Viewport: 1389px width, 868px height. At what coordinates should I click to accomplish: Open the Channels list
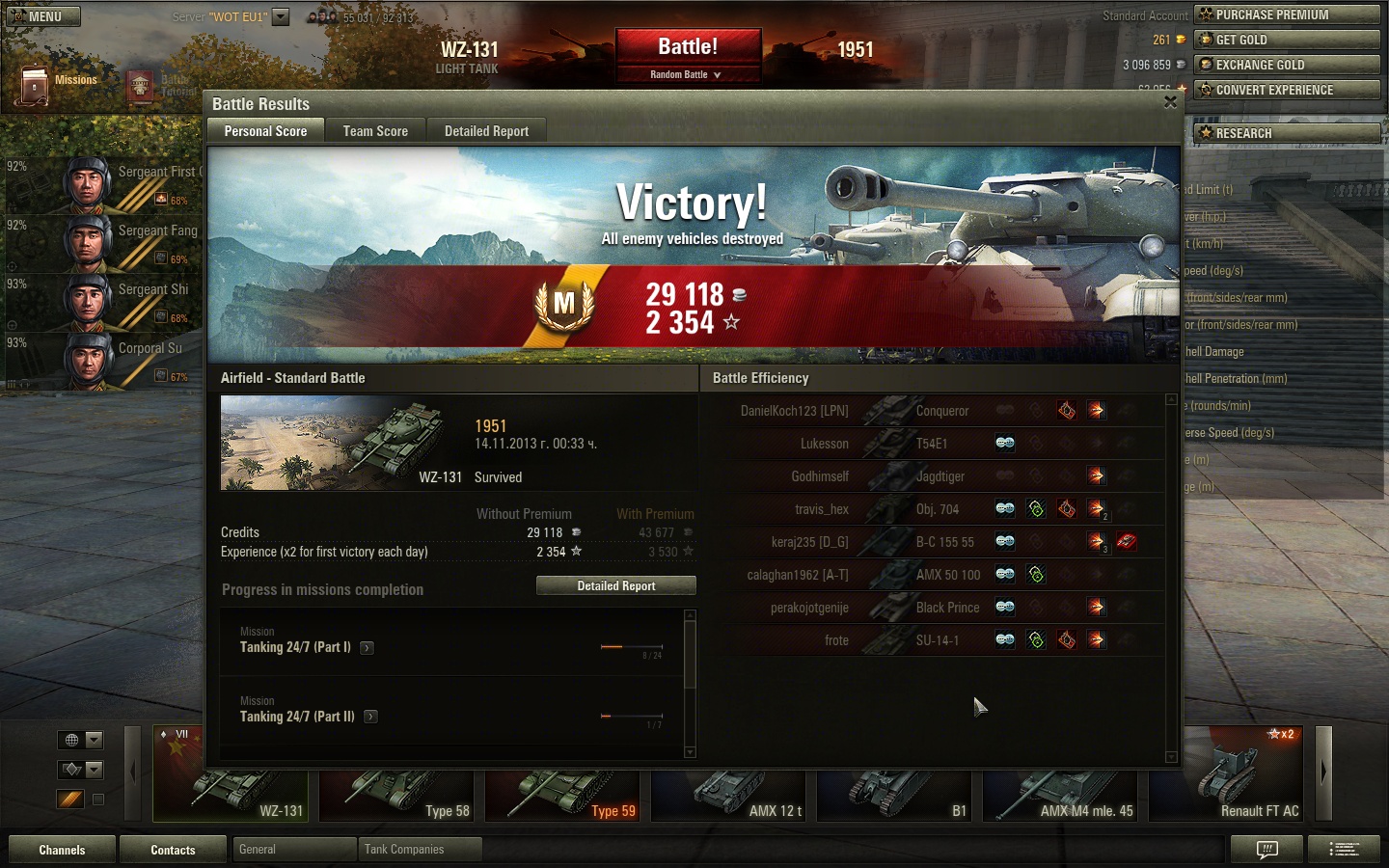coord(62,850)
